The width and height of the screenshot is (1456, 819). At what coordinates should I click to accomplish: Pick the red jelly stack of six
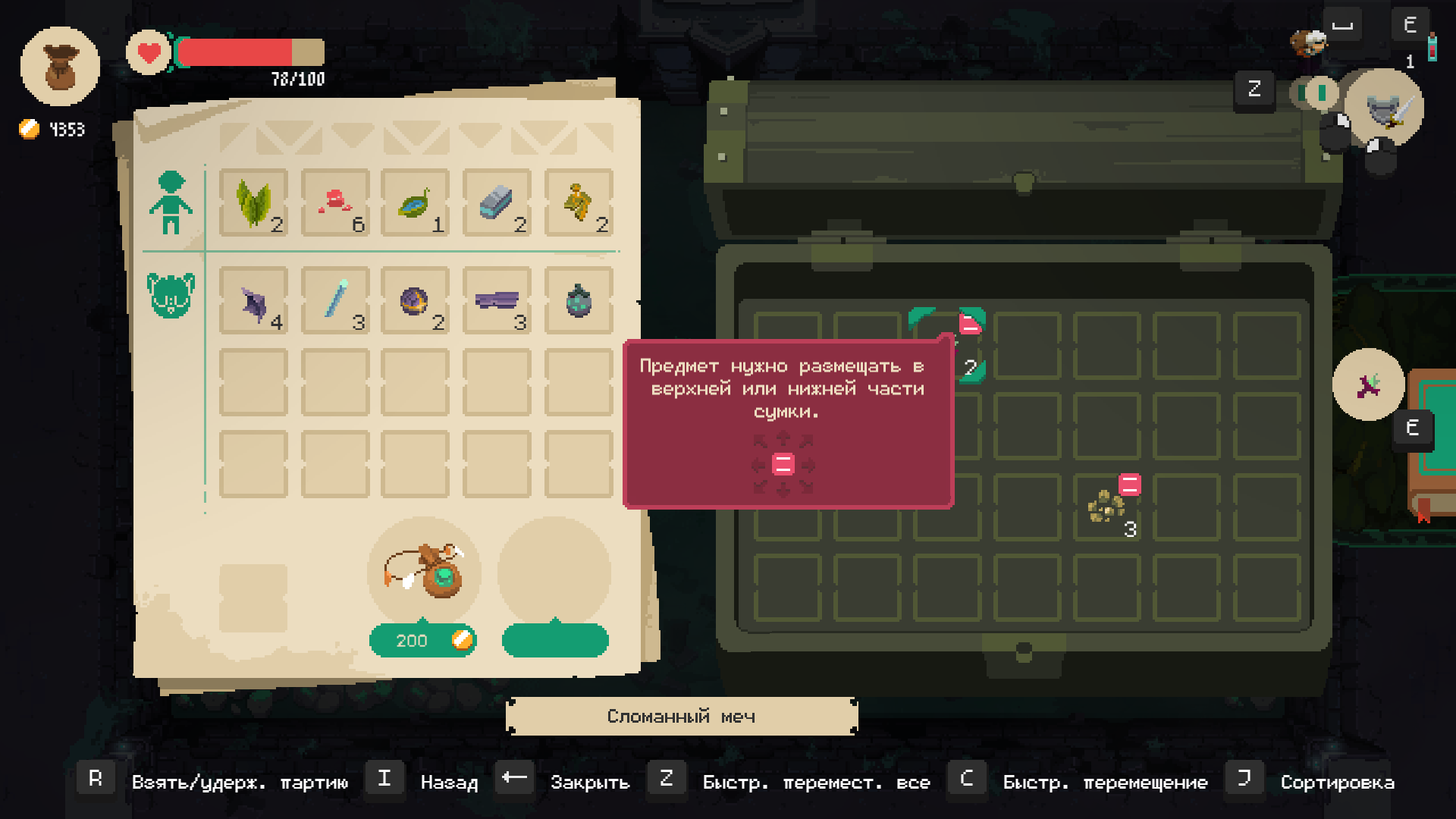pos(335,202)
